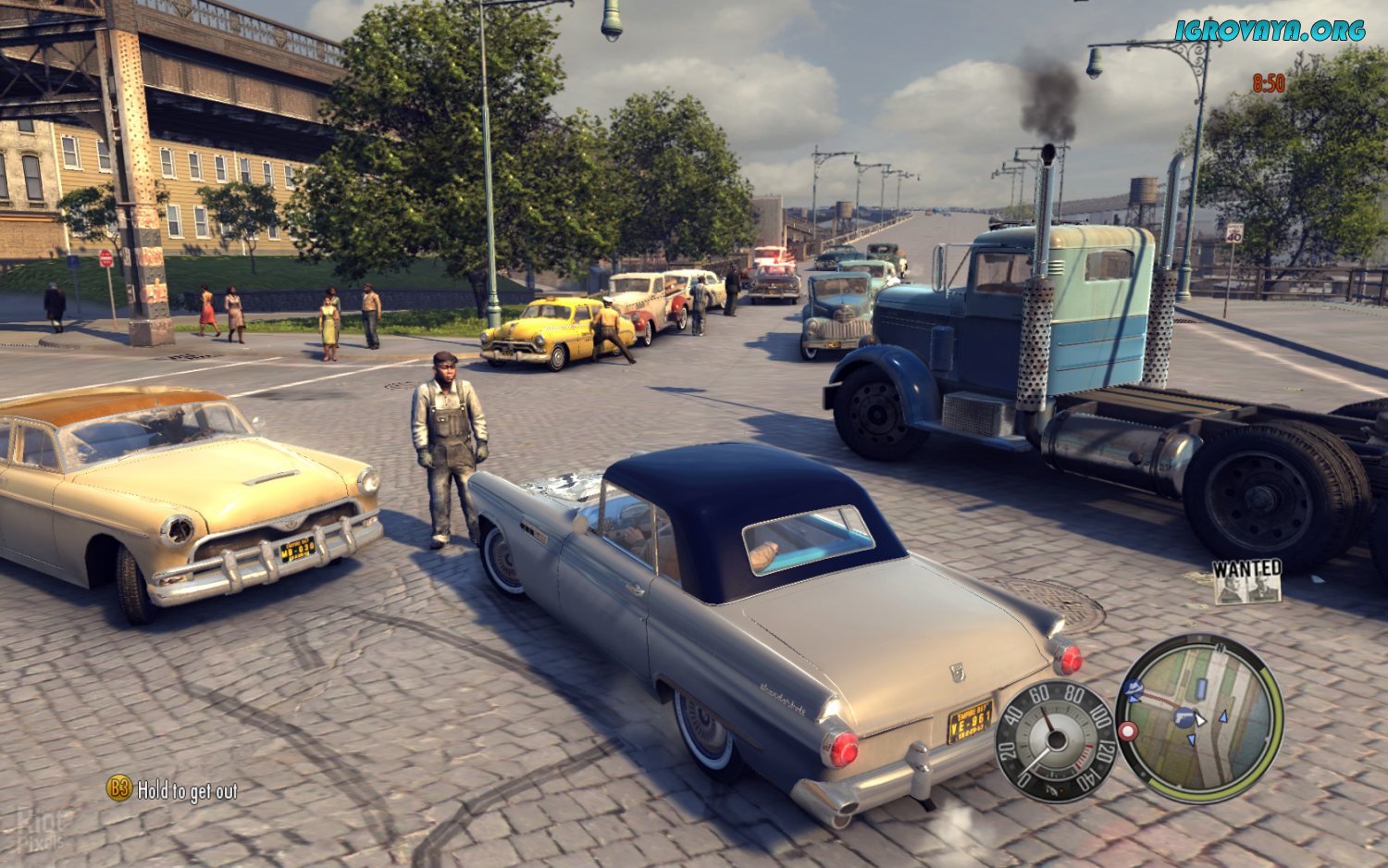The width and height of the screenshot is (1388, 868).
Task: Select the blue marker icon on minimap rim
Action: (1133, 689)
